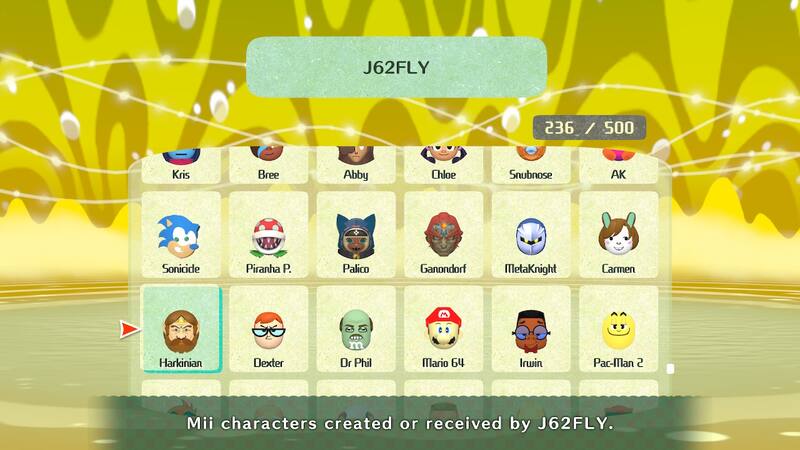Image resolution: width=800 pixels, height=450 pixels.
Task: Select the Pac-Man 2 Mii
Action: [x=618, y=330]
